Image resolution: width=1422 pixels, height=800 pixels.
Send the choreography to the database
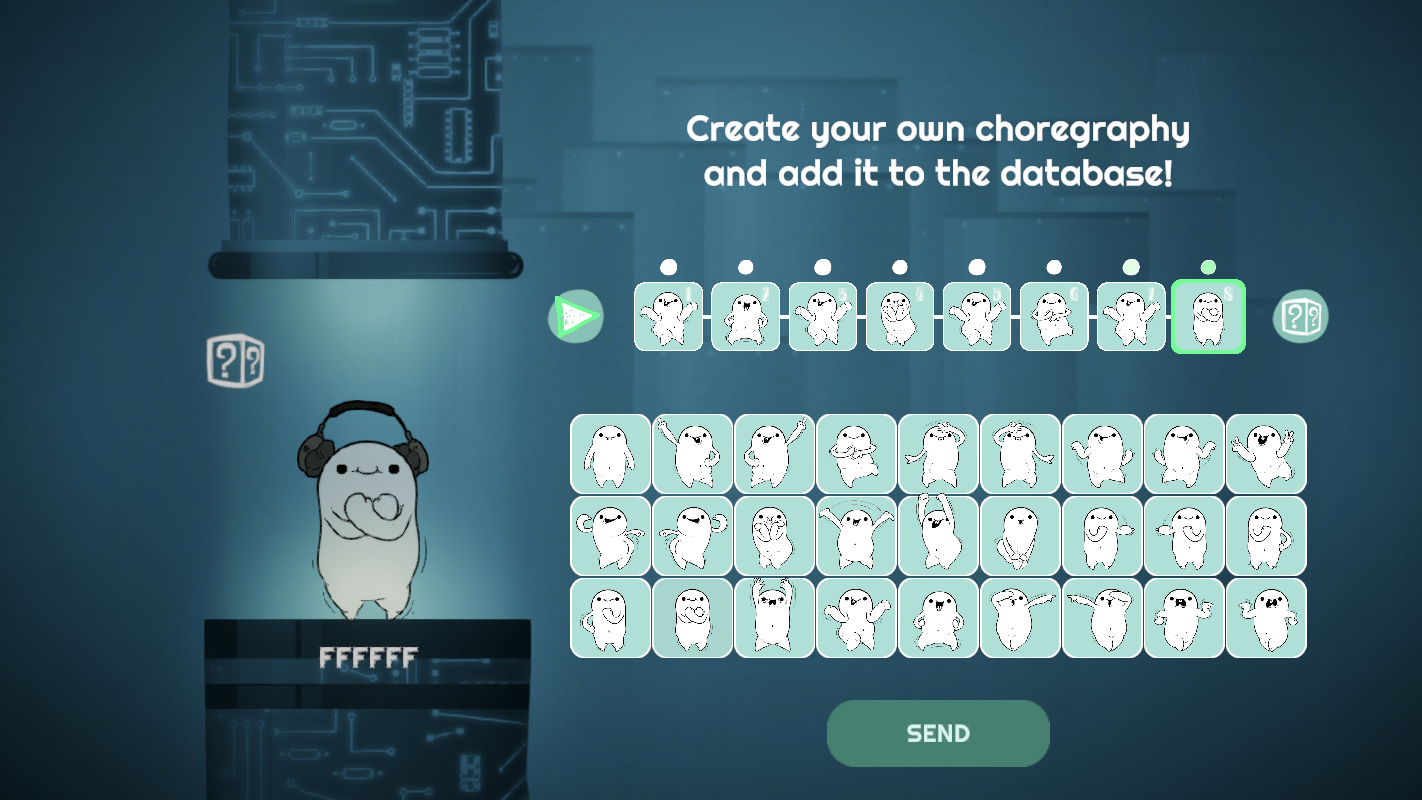click(x=938, y=733)
